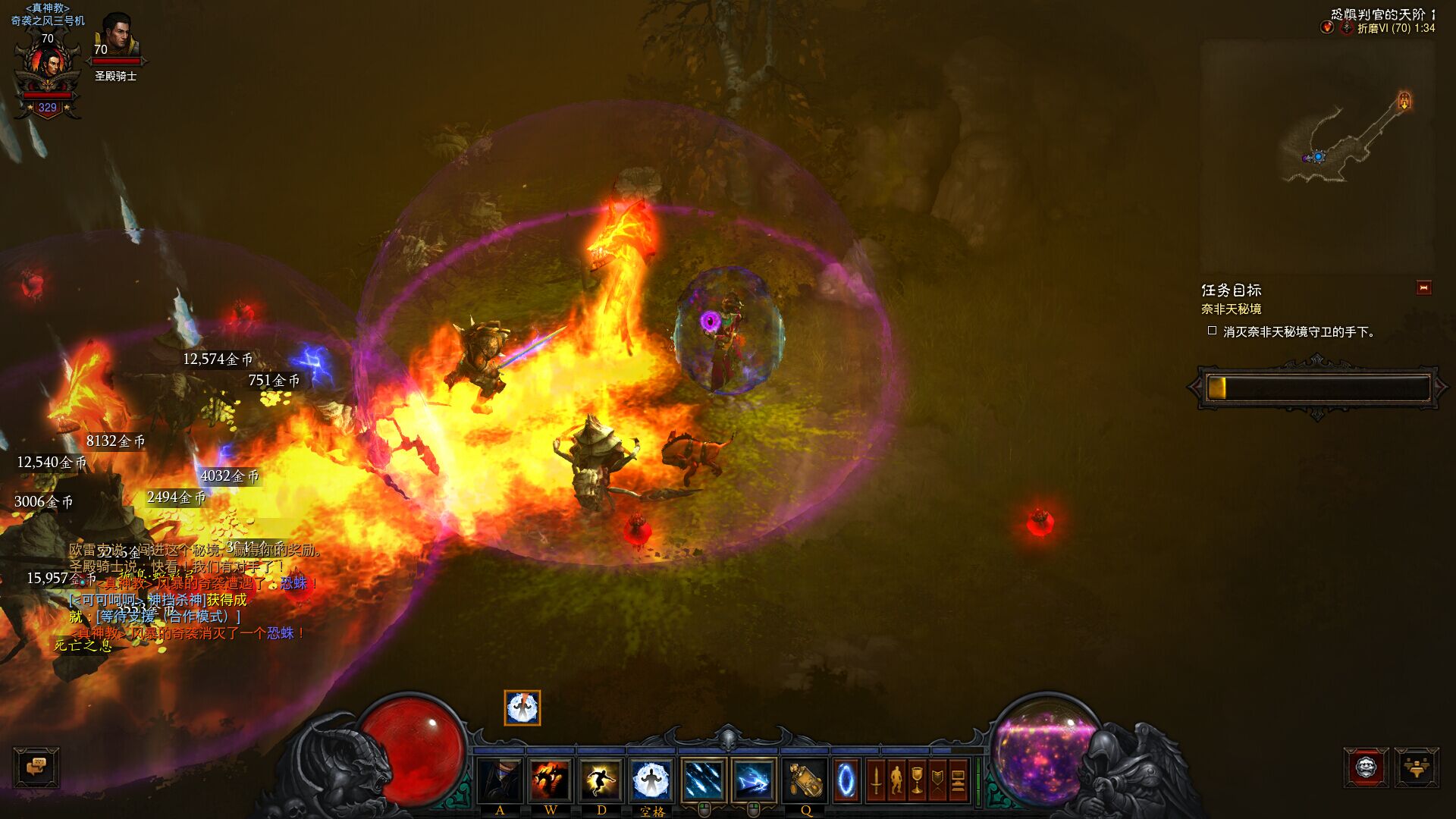This screenshot has width=1456, height=819.
Task: Drink the golden health potion
Action: pyautogui.click(x=805, y=780)
